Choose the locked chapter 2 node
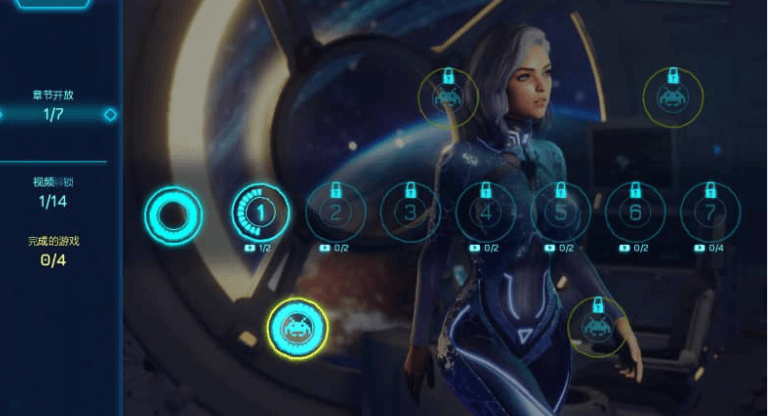The image size is (768, 416). click(335, 212)
